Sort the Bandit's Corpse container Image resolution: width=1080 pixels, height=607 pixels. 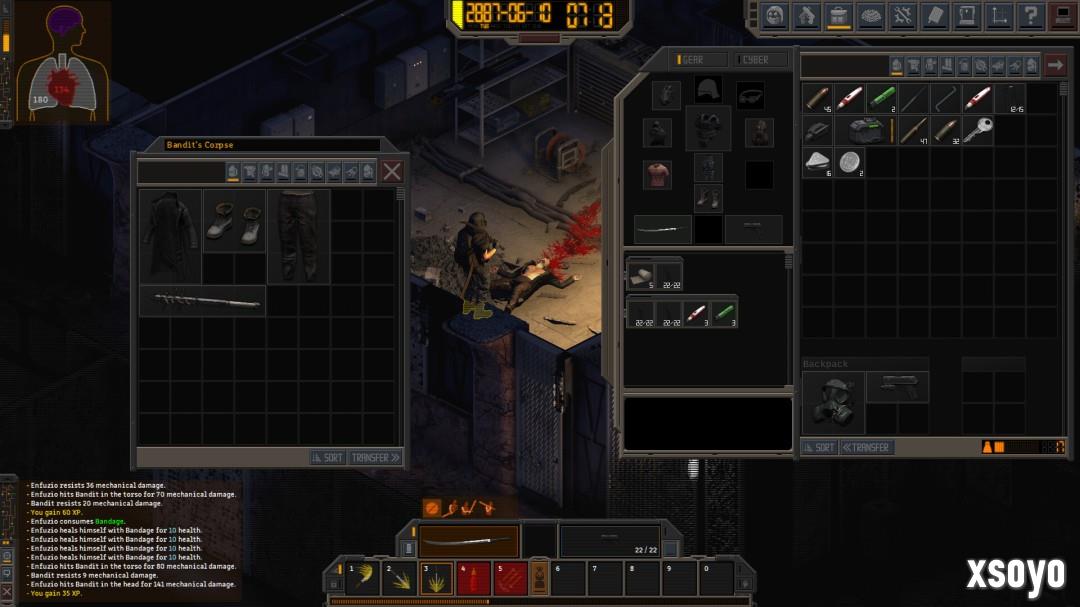pyautogui.click(x=327, y=457)
